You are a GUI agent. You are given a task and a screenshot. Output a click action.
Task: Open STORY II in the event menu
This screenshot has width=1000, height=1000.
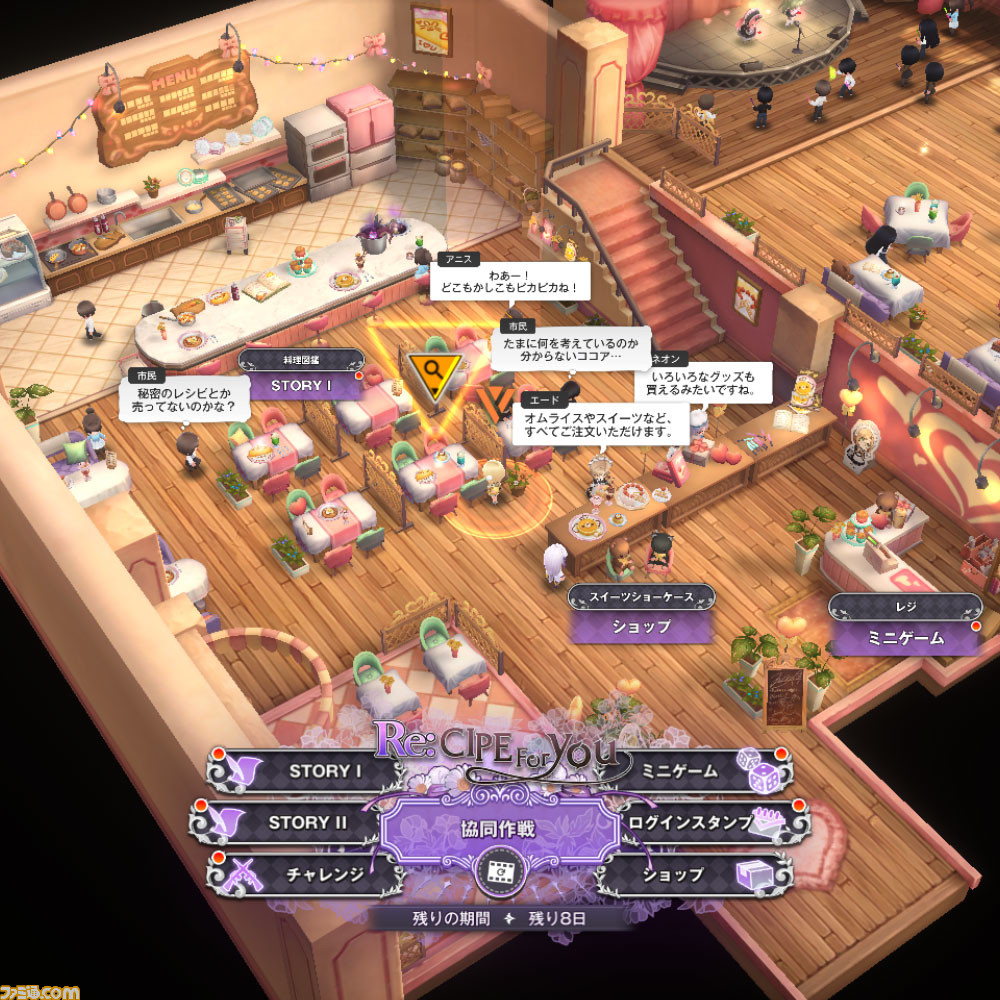300,823
